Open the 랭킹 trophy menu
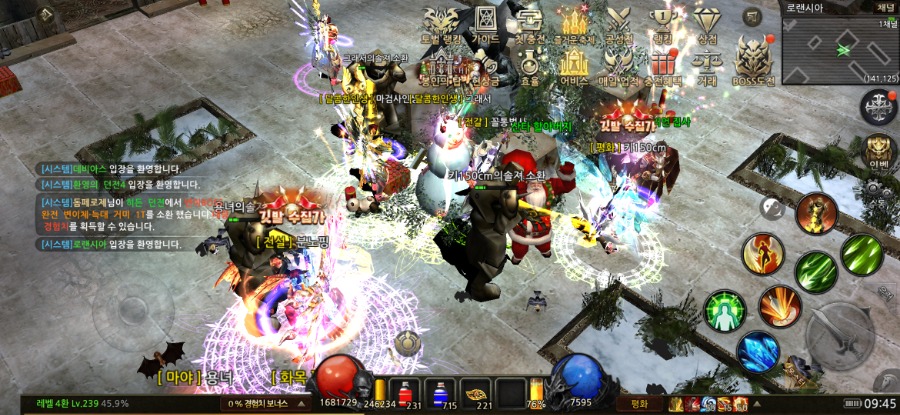This screenshot has width=900, height=415. click(x=661, y=24)
